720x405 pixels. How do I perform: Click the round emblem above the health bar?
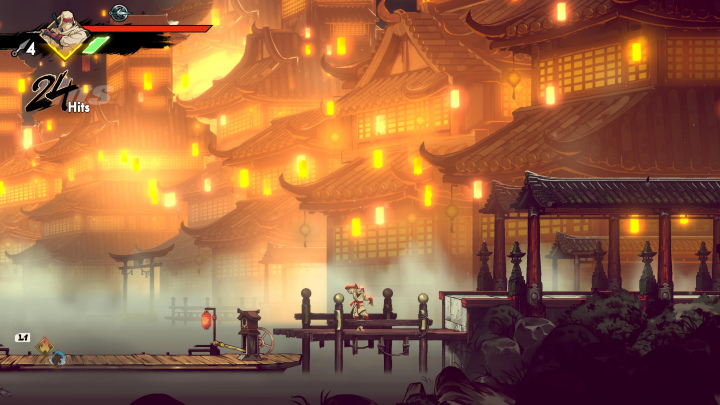(x=119, y=12)
